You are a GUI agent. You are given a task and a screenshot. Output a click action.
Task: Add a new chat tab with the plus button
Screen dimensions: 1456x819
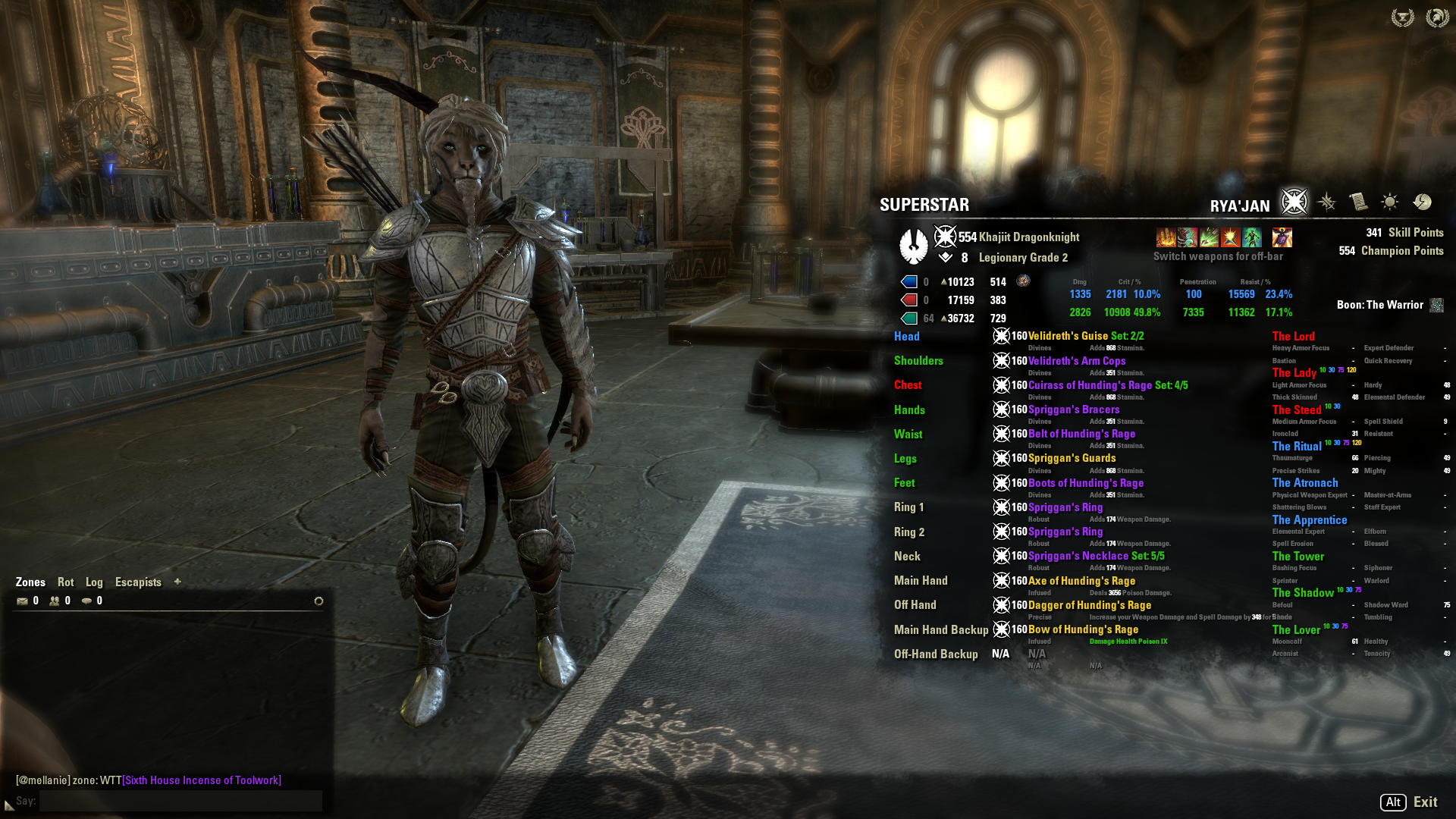177,582
